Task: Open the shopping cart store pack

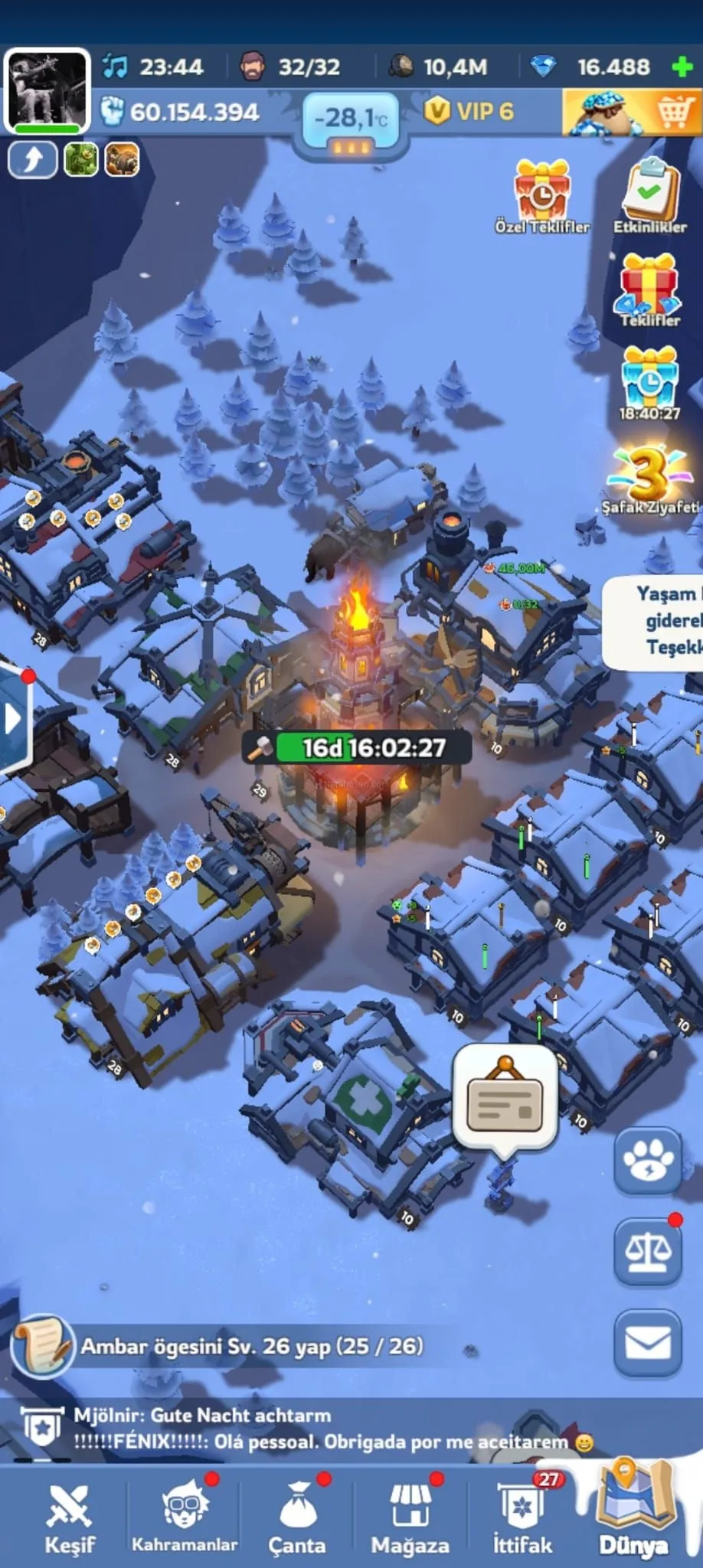Action: click(631, 113)
